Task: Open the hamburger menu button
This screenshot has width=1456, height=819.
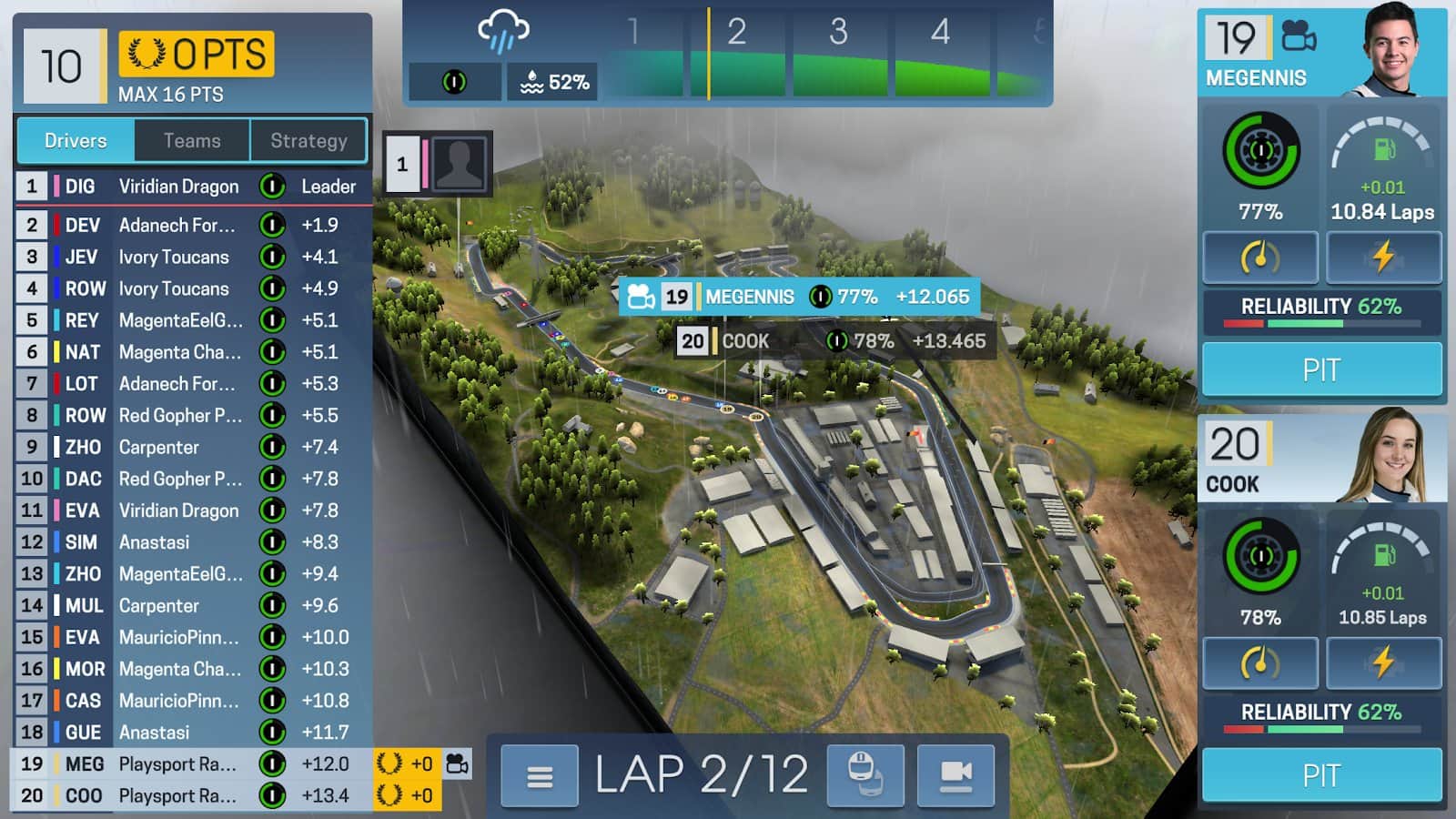Action: [x=540, y=776]
